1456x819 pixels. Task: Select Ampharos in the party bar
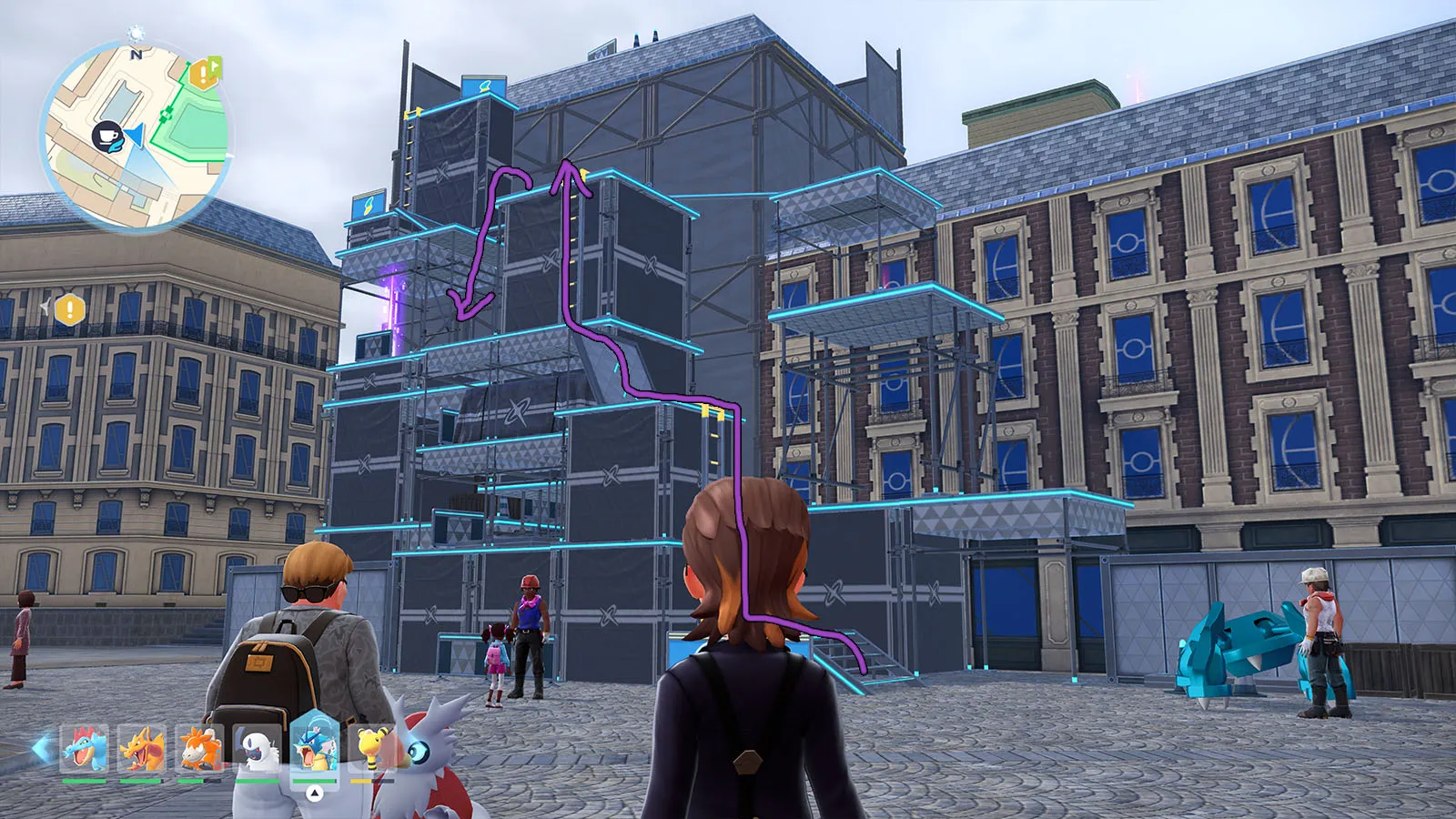coord(372,748)
